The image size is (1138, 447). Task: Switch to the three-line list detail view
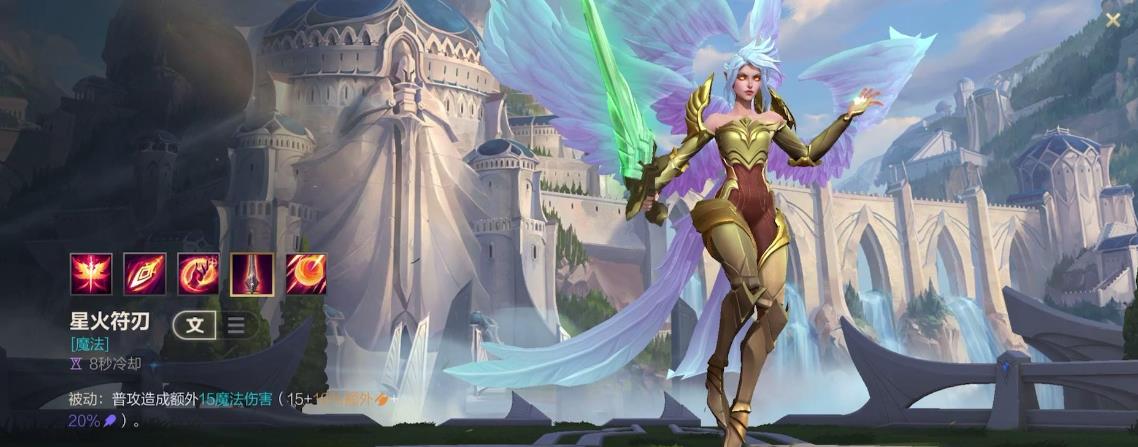click(236, 324)
